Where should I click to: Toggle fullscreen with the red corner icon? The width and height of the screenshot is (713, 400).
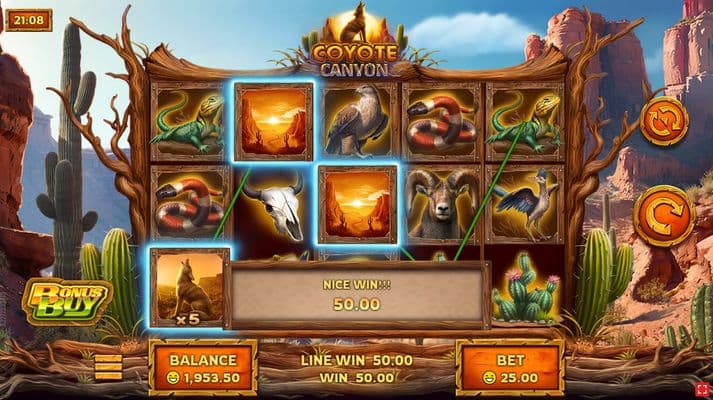point(703,389)
